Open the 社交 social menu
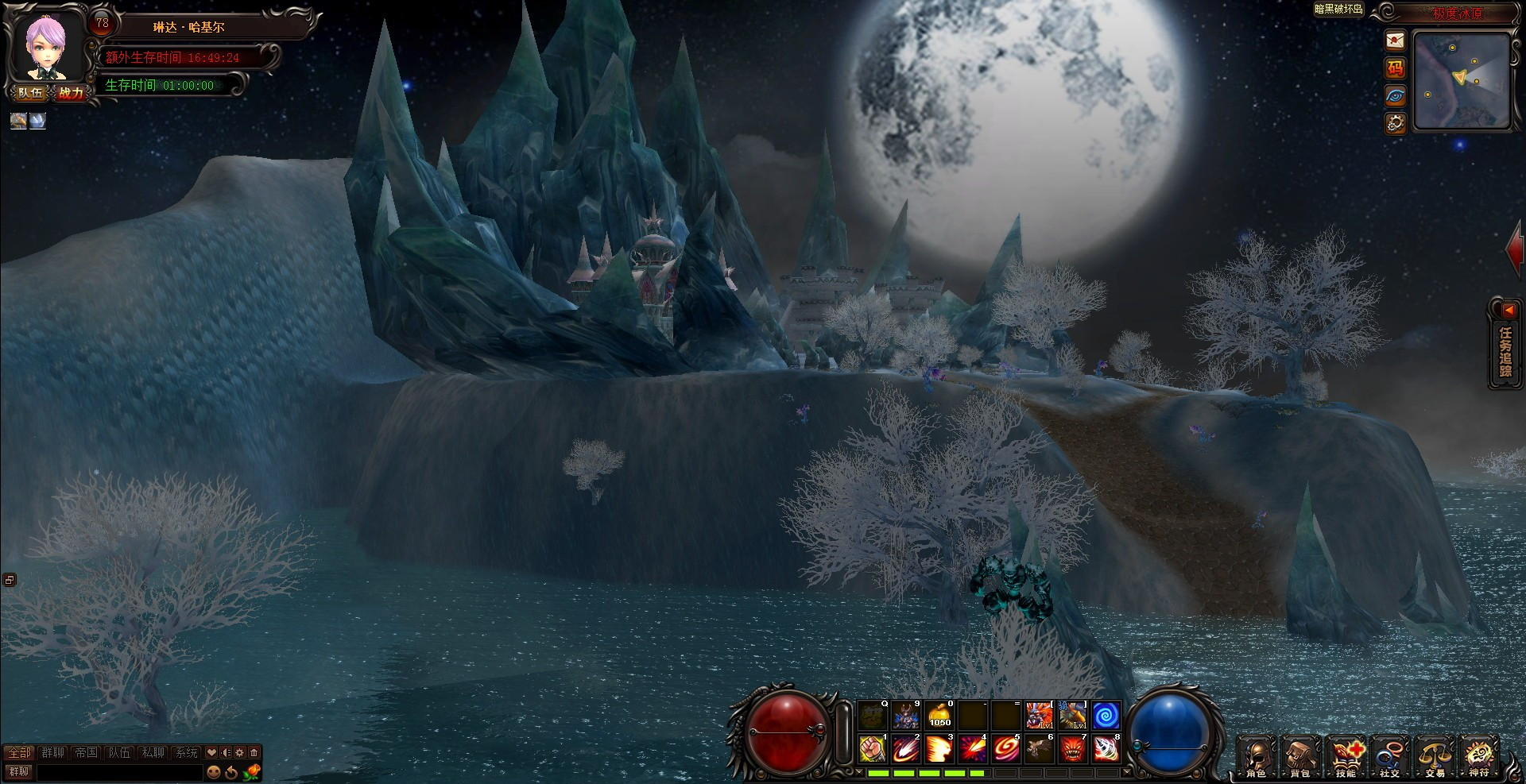The width and height of the screenshot is (1526, 784). [x=1390, y=756]
